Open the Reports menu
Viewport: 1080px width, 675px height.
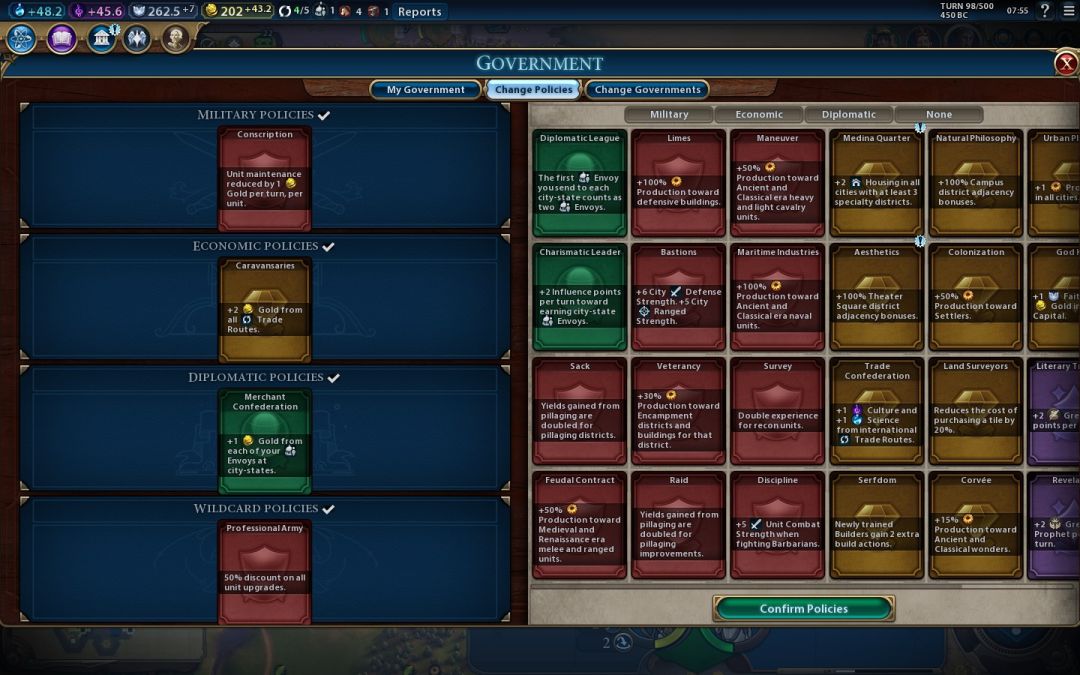(x=419, y=12)
